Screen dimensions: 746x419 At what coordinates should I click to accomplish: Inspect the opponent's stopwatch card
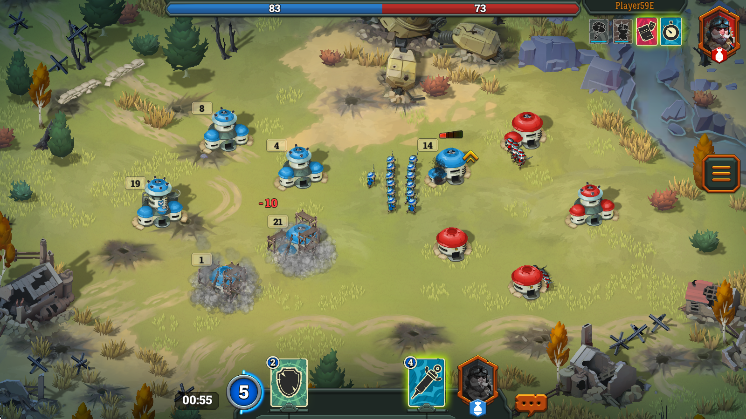pos(671,31)
